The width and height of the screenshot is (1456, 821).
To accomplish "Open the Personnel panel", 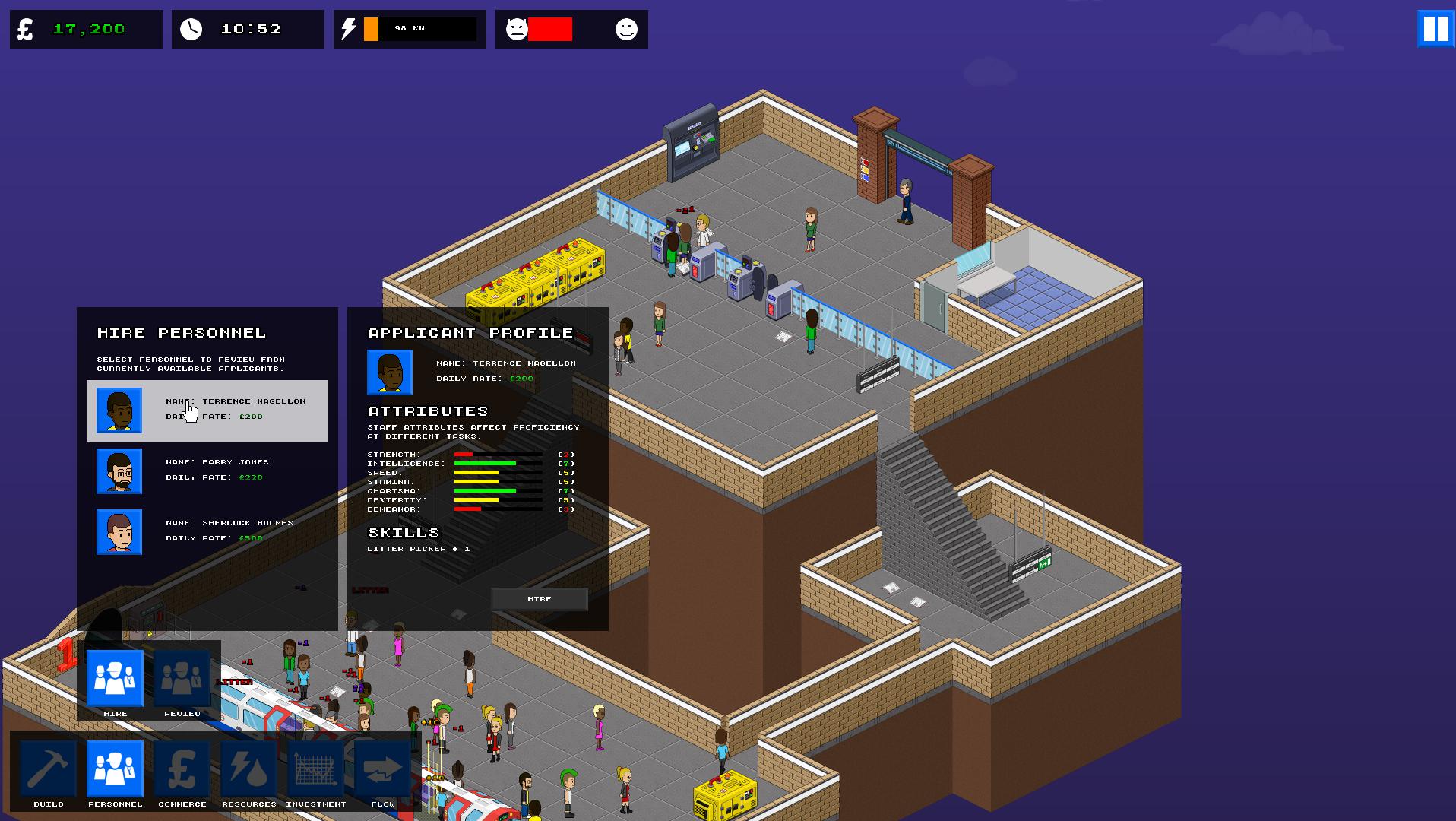I will pyautogui.click(x=115, y=772).
